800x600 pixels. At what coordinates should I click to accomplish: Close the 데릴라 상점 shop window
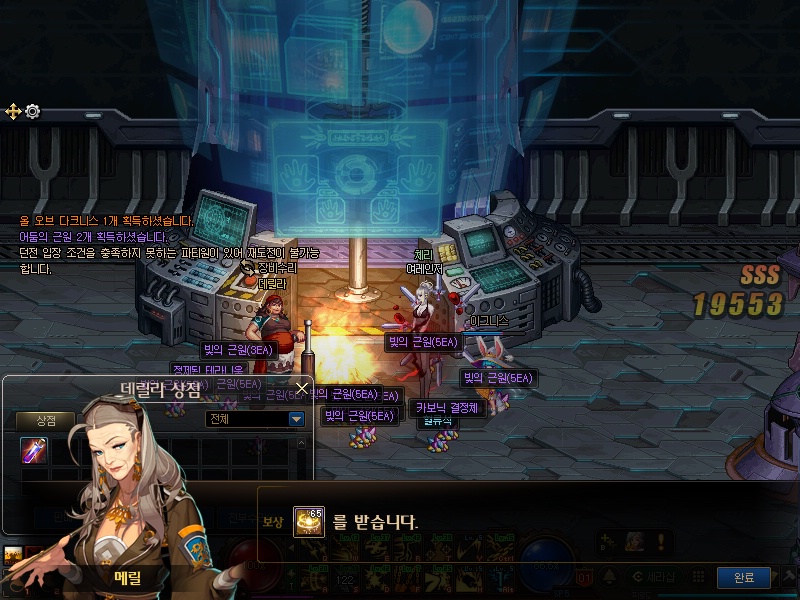(302, 387)
